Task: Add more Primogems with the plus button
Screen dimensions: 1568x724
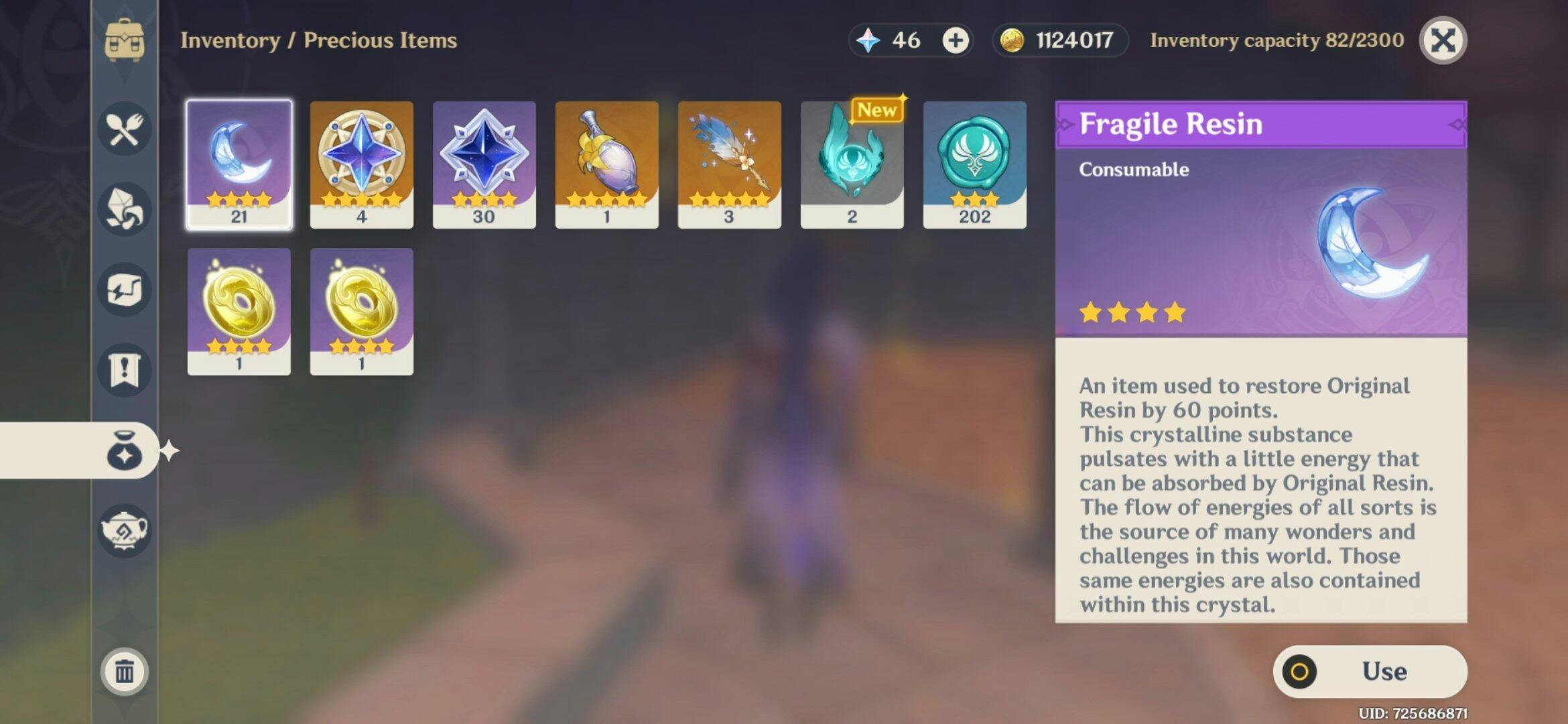Action: [956, 40]
